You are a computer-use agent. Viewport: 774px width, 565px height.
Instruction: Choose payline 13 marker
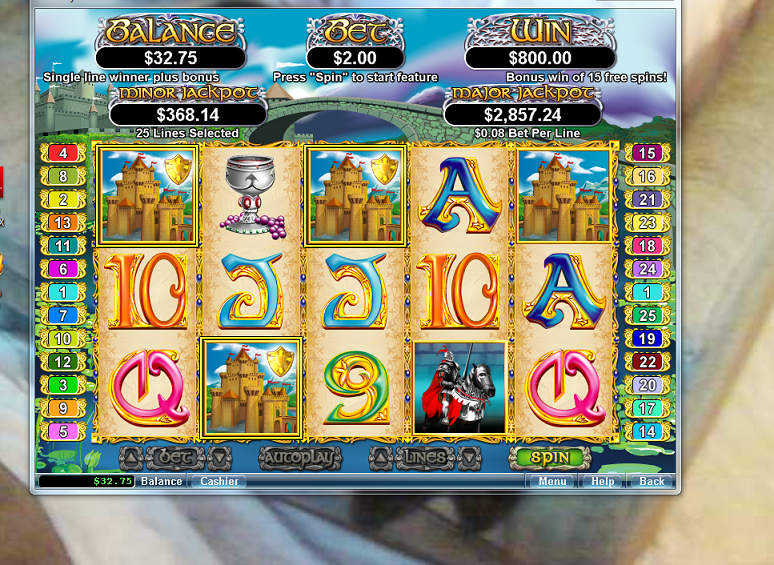(63, 223)
